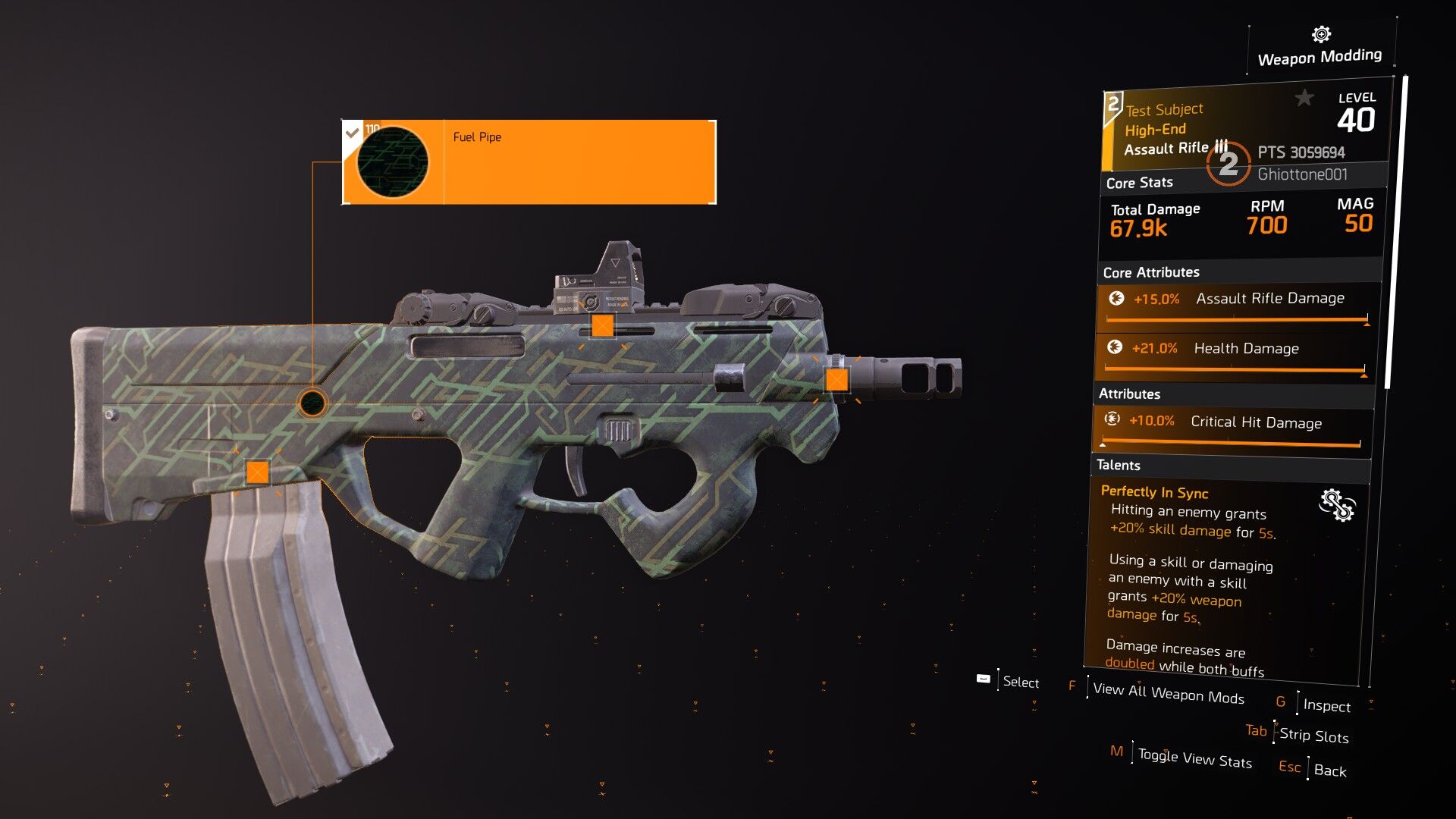The height and width of the screenshot is (819, 1456).
Task: Go Back from weapon modding
Action: (1329, 770)
